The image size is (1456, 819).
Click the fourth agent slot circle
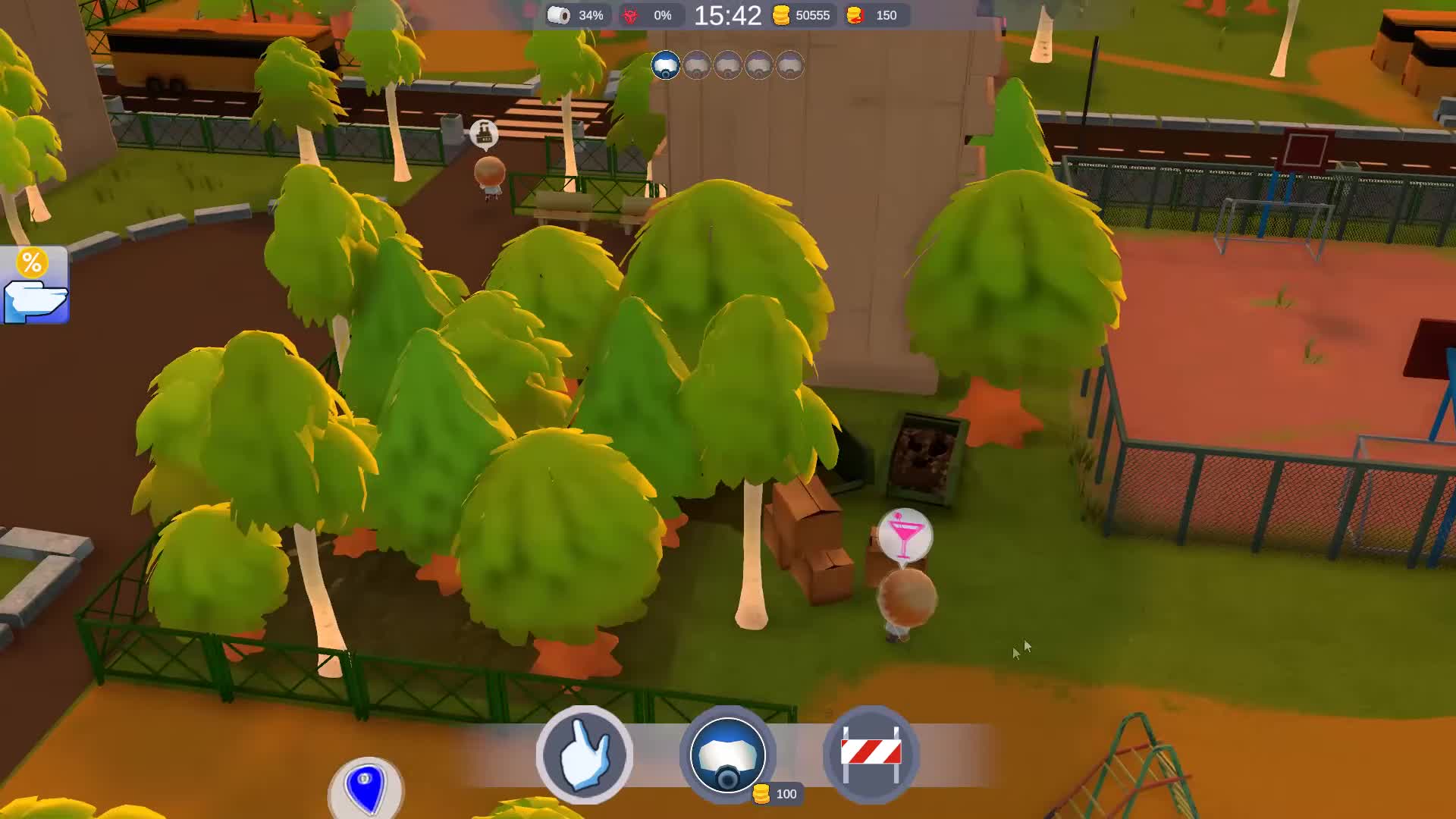pos(758,65)
